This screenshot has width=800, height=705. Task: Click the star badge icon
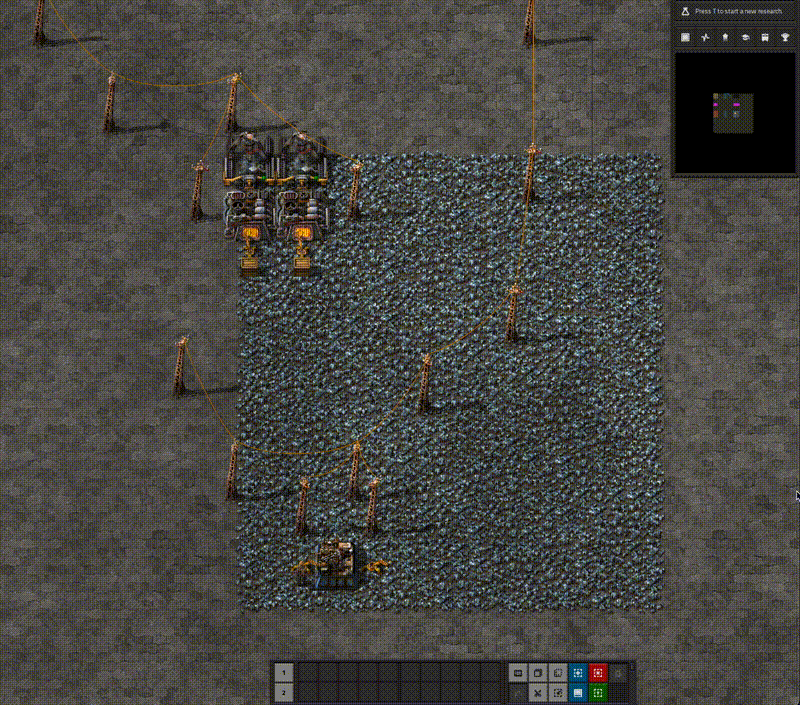click(725, 37)
